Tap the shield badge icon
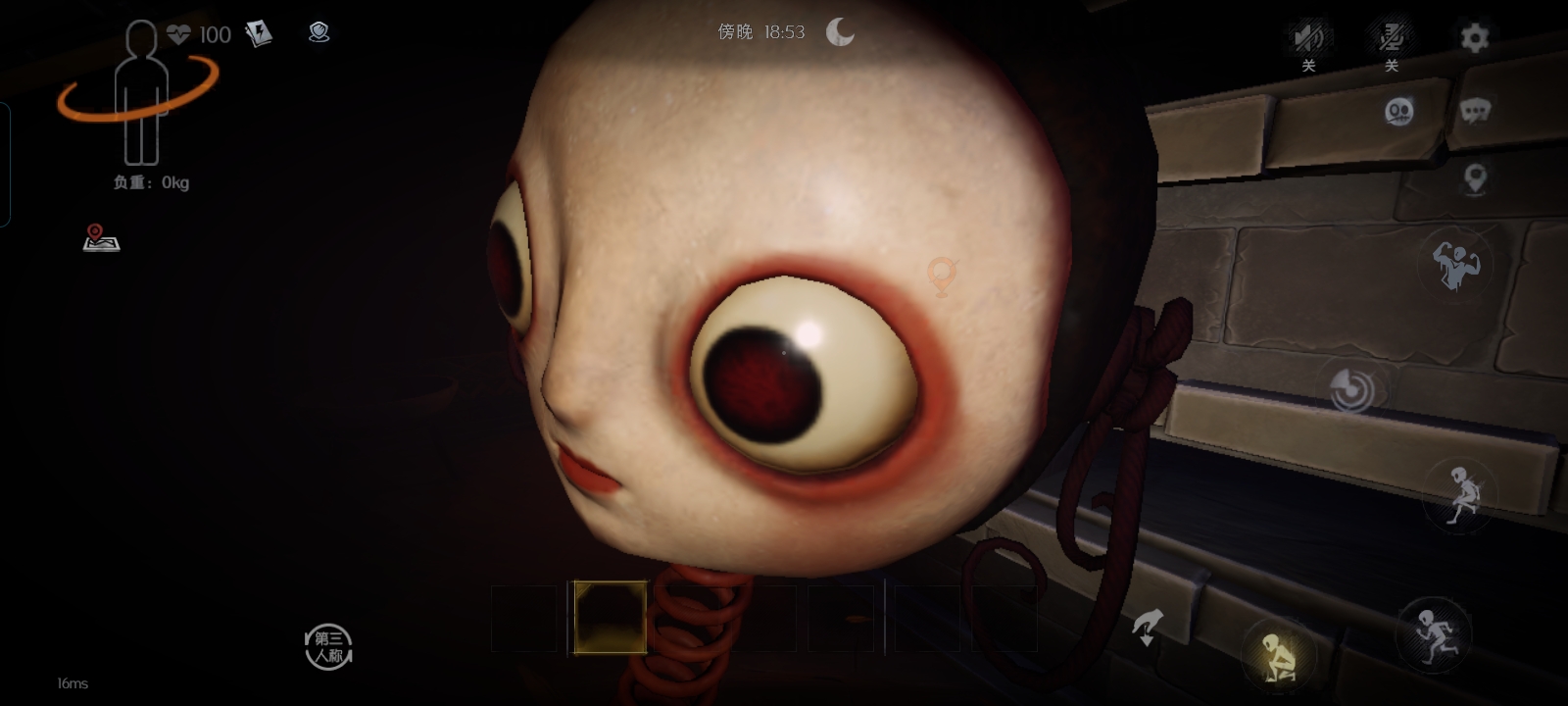Image resolution: width=1568 pixels, height=706 pixels. tap(318, 33)
